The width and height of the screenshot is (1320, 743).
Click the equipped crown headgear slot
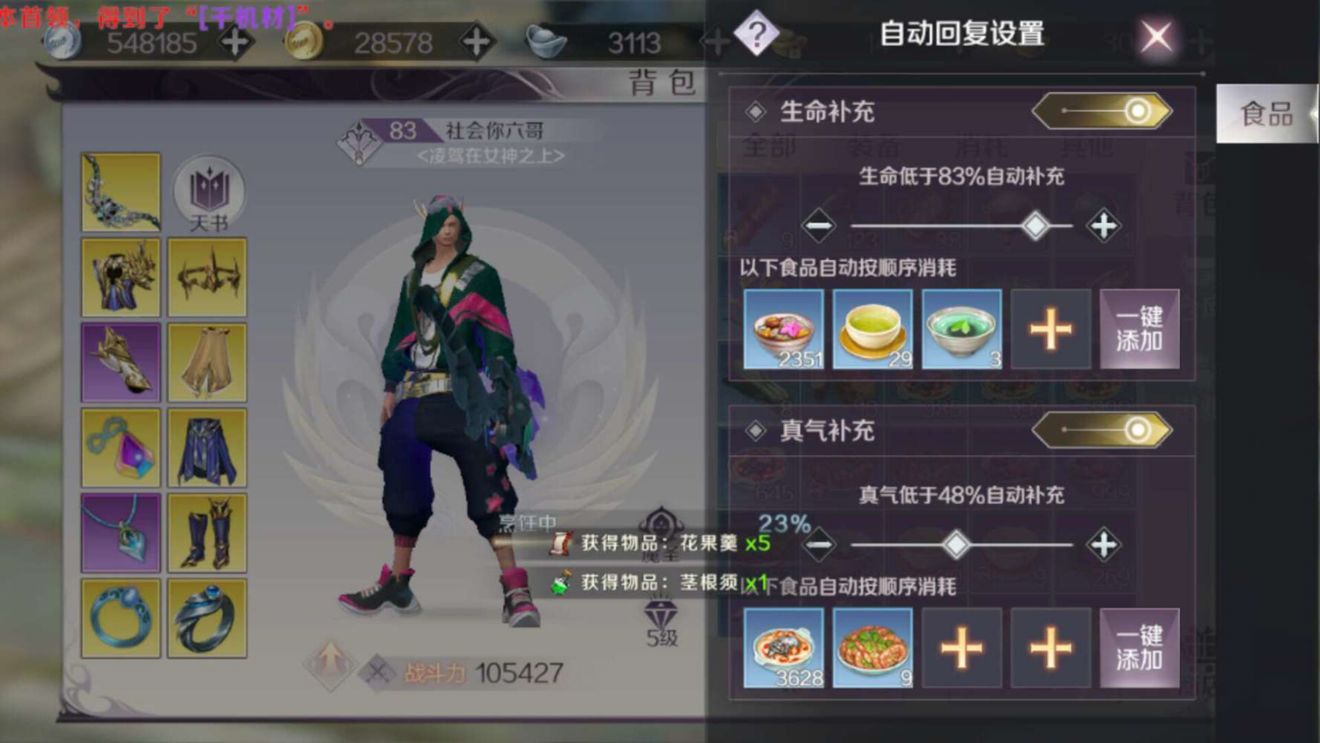click(x=207, y=275)
